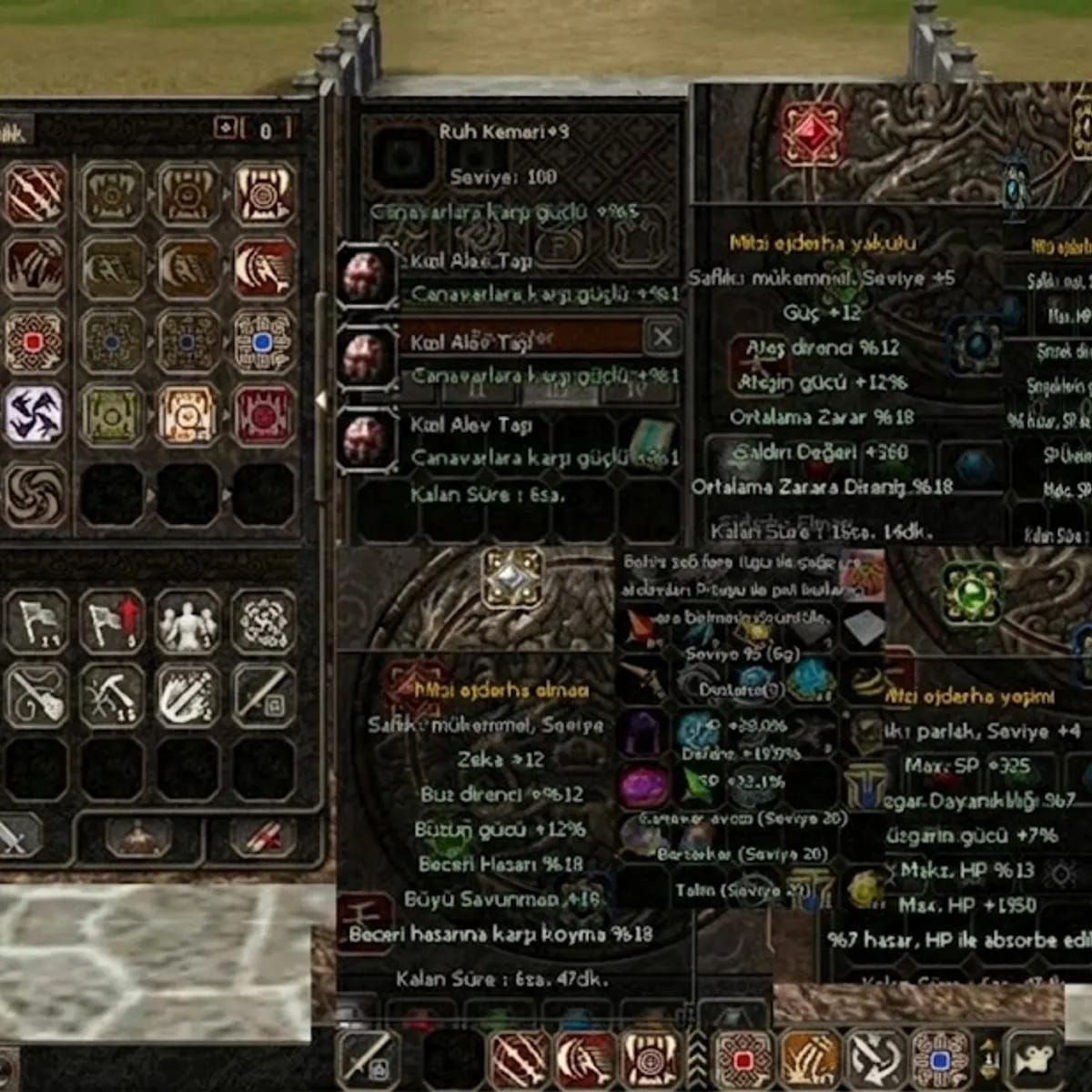Select the green jade dragon stone
Viewport: 1092px width, 1092px height.
coord(970,591)
